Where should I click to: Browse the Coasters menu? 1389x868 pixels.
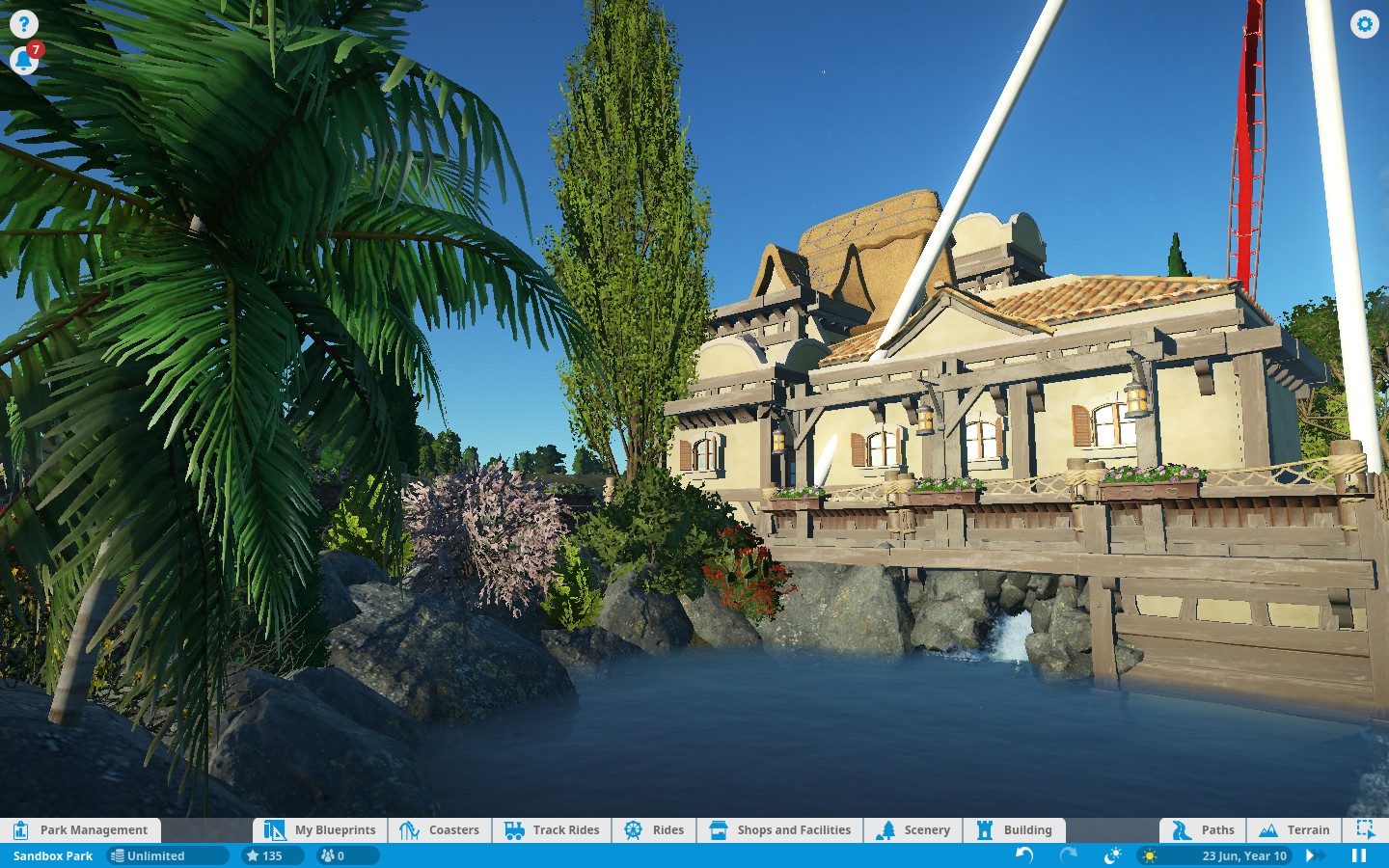(440, 829)
